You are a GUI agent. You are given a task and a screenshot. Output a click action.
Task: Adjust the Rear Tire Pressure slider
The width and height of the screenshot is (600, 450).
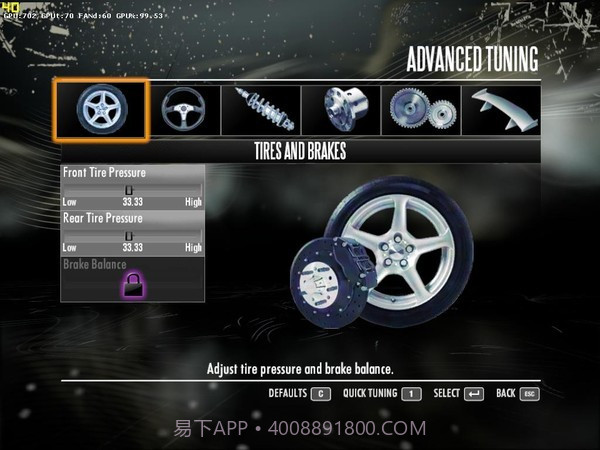[129, 234]
